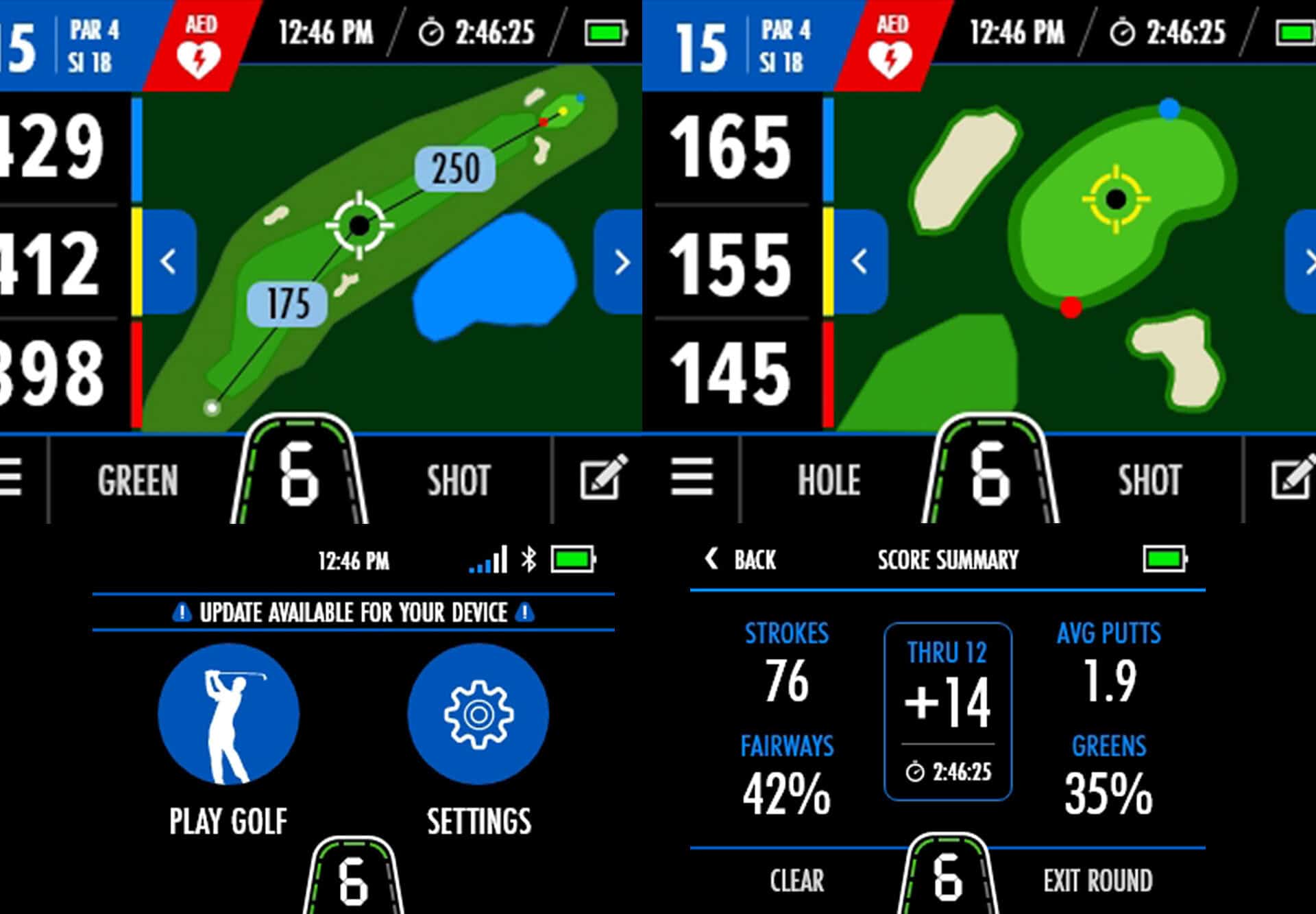Open the HOLE view tab

[x=829, y=480]
